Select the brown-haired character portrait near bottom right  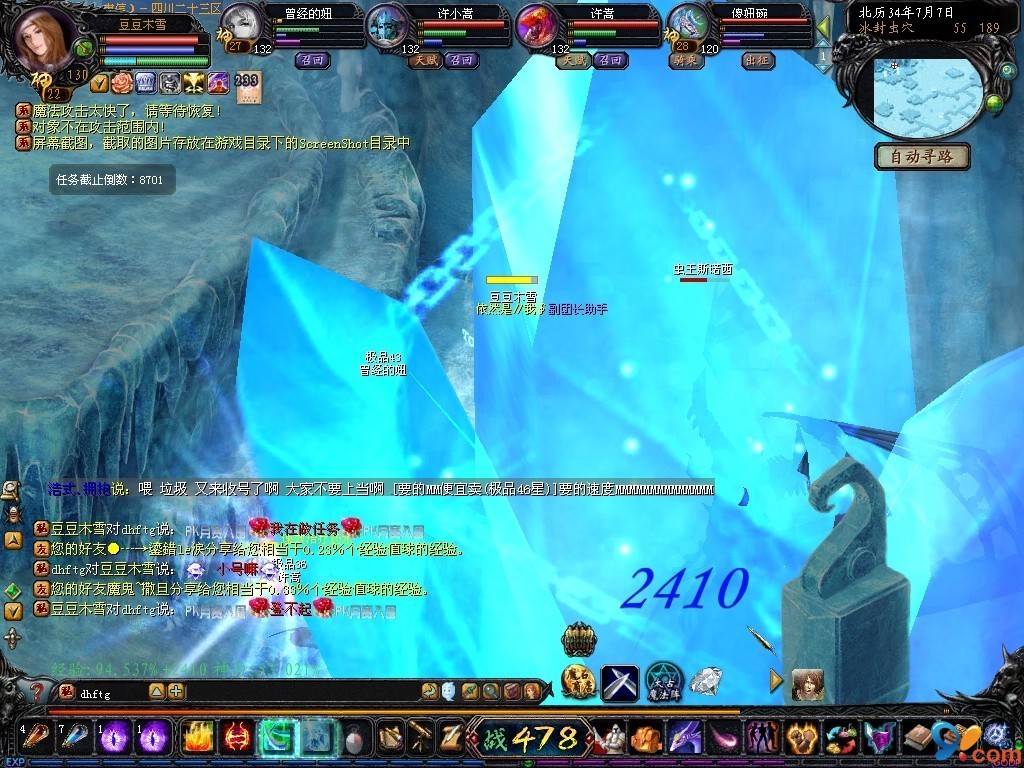pyautogui.click(x=807, y=684)
